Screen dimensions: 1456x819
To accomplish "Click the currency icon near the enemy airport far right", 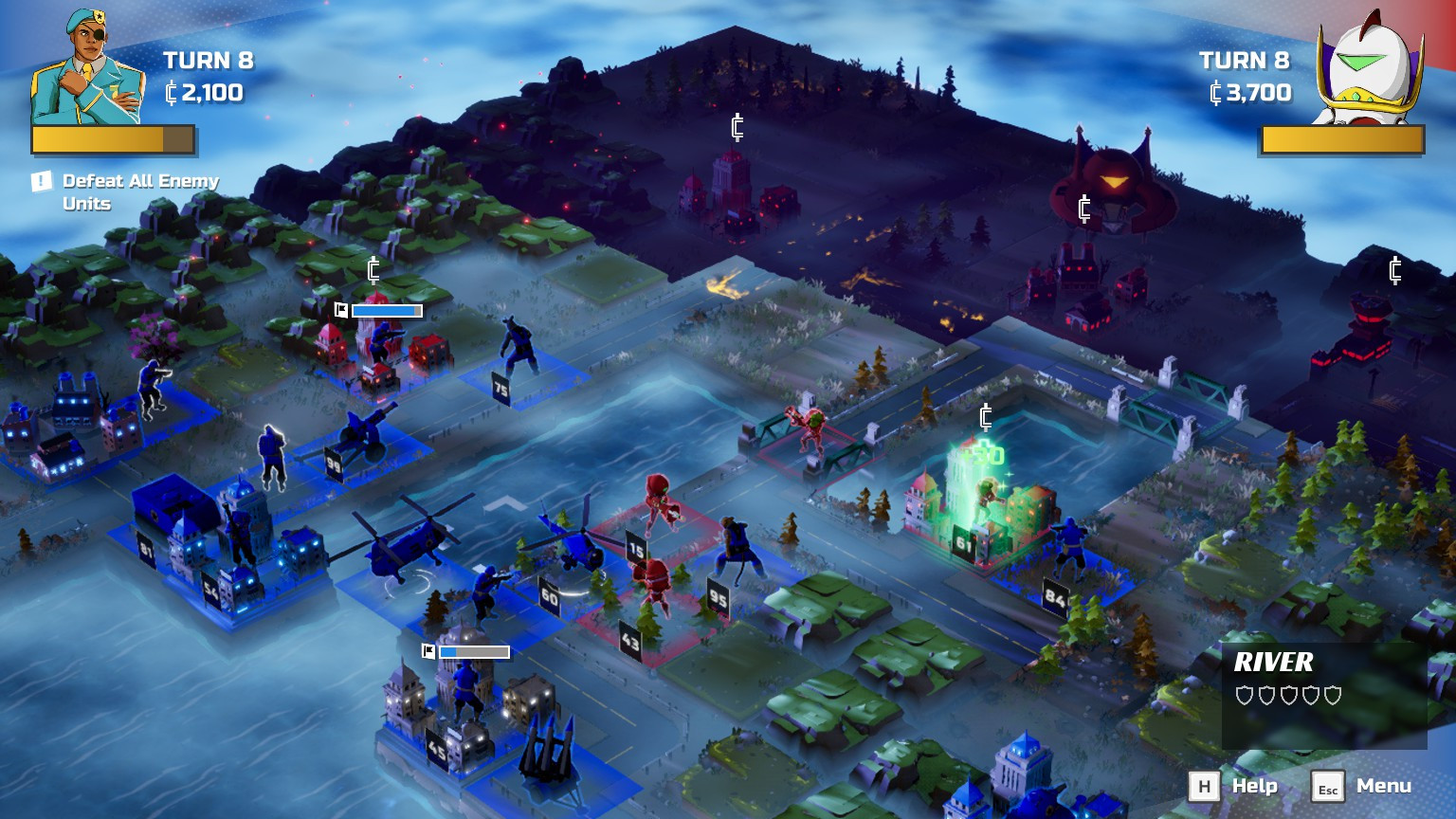I will pyautogui.click(x=1393, y=270).
